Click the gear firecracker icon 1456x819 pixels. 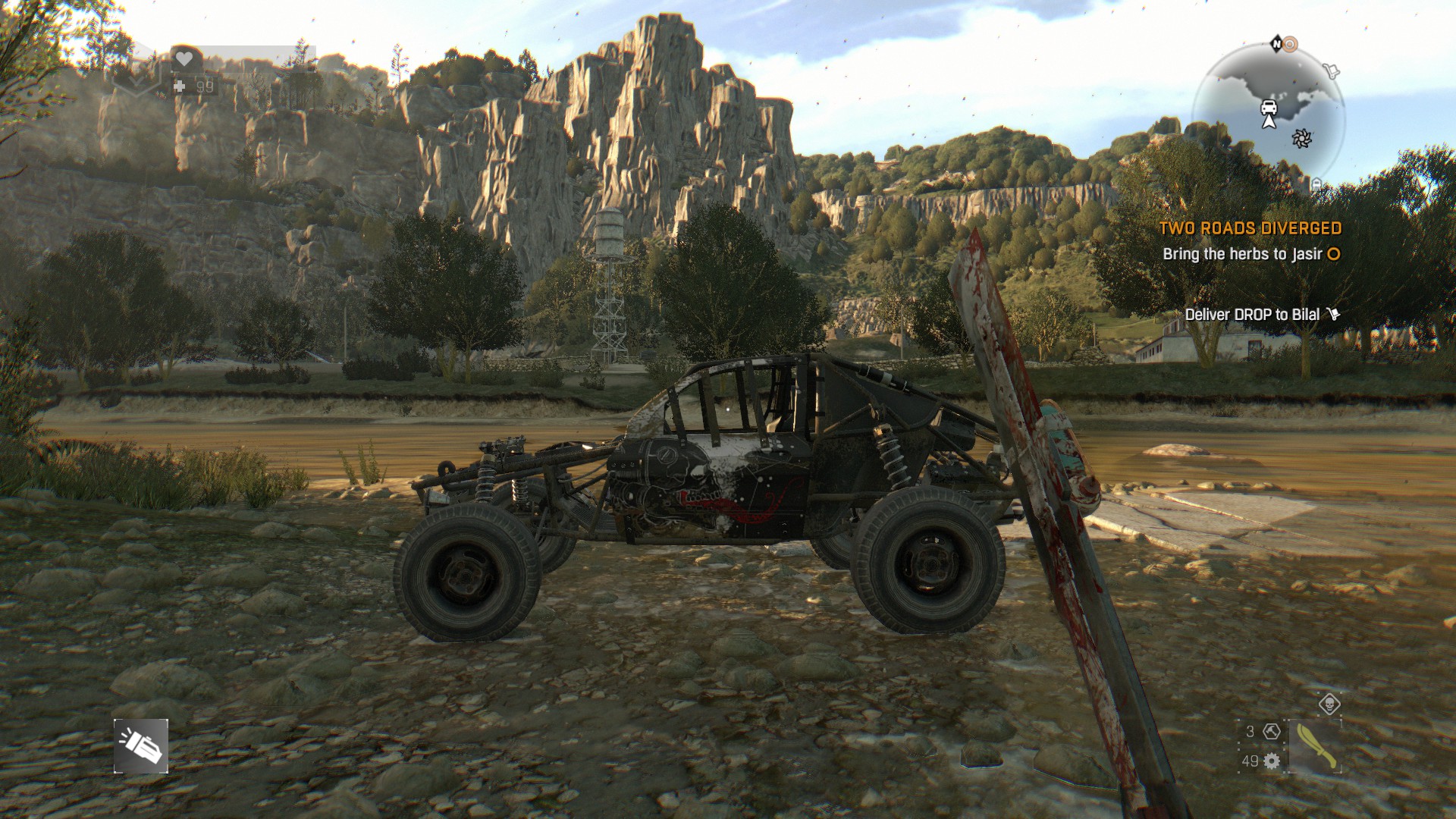click(1271, 762)
